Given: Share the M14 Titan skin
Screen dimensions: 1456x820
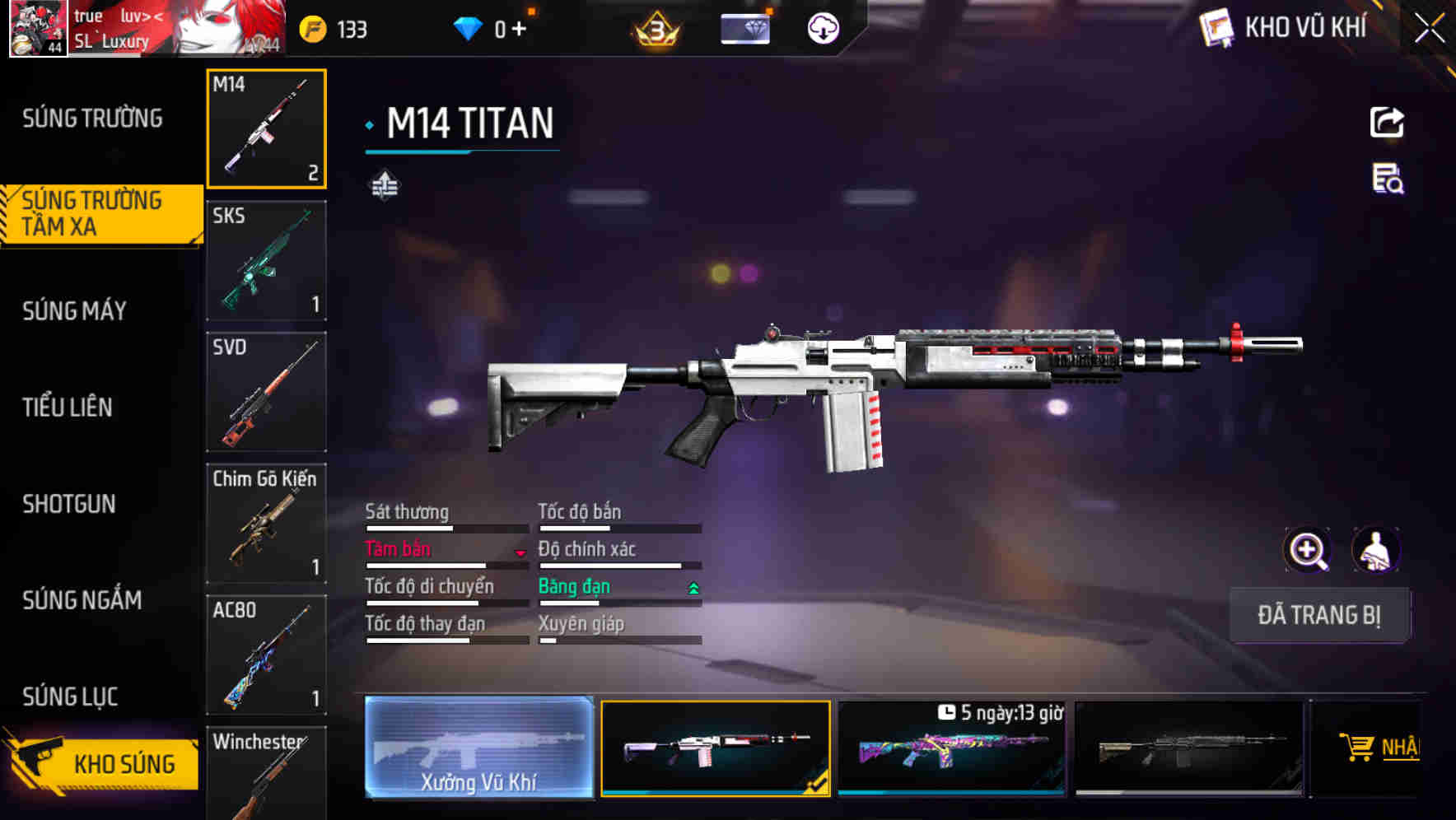Looking at the screenshot, I should 1387,123.
